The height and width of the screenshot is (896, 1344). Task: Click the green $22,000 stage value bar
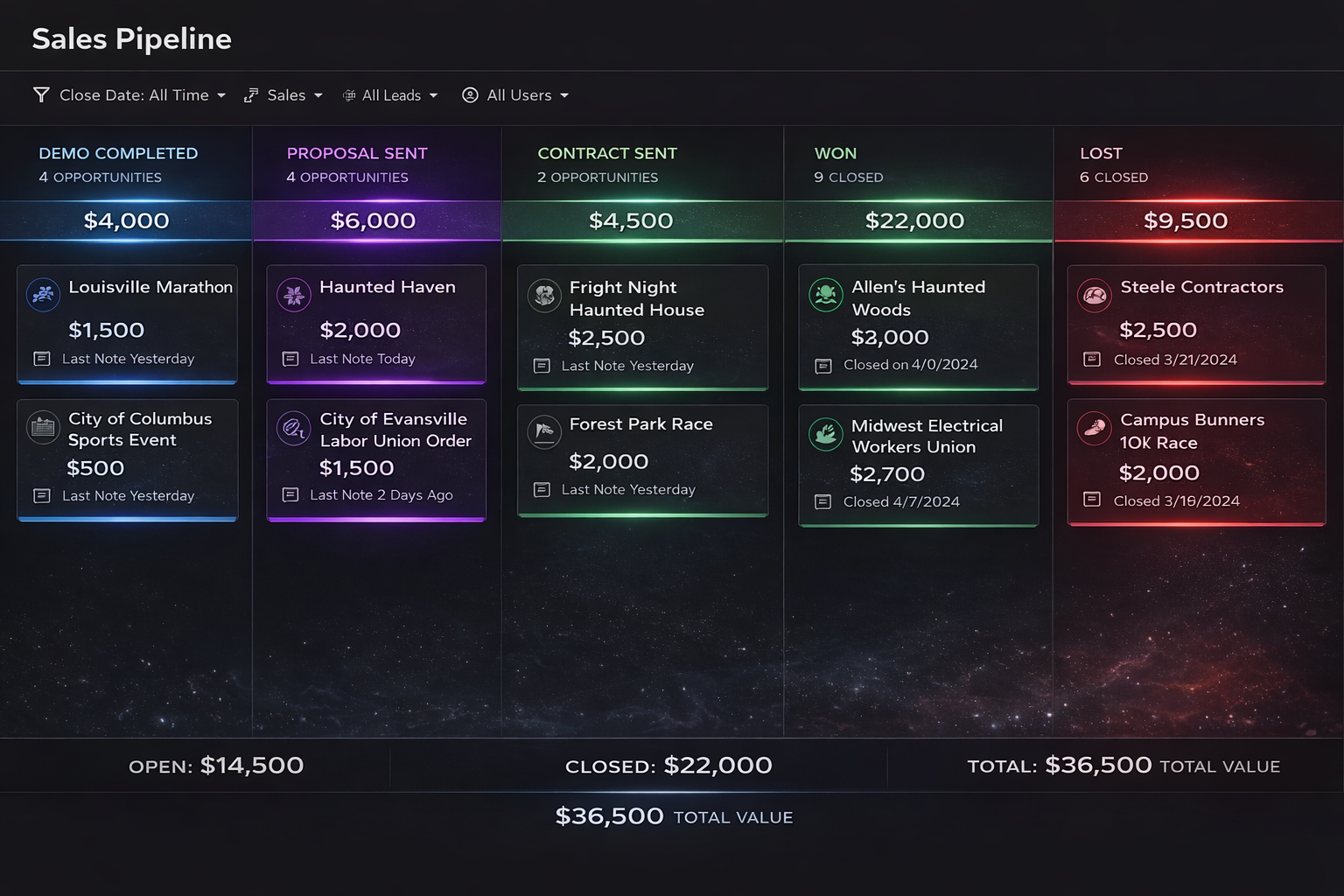(915, 220)
